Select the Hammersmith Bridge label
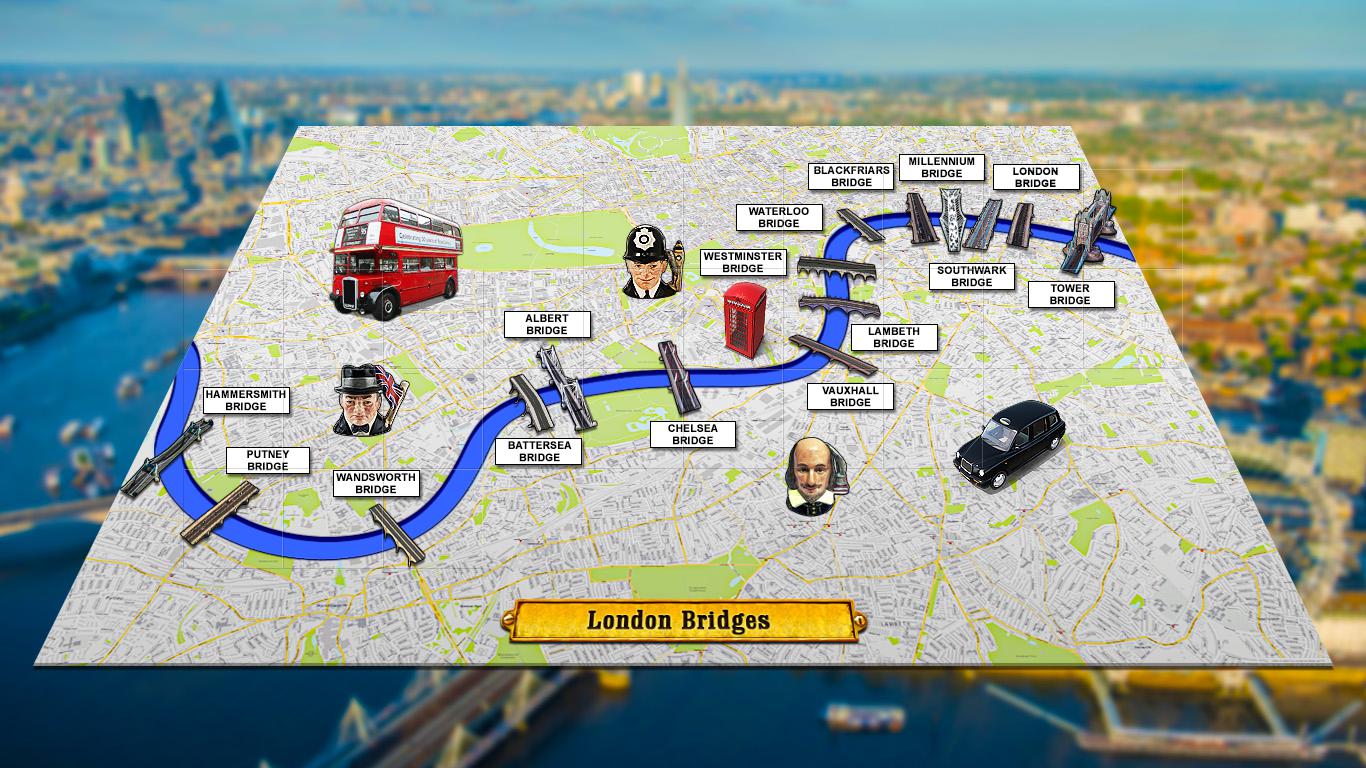Screen dimensions: 1366x768 [245, 400]
